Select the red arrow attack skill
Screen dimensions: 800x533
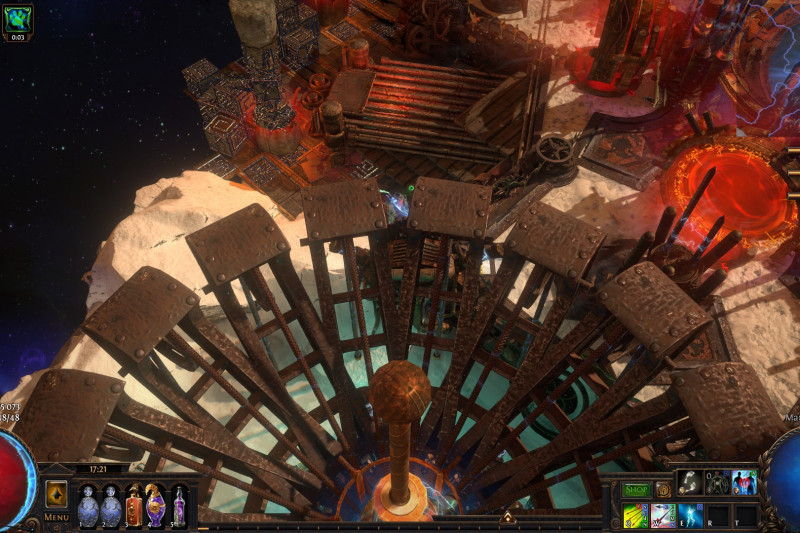pos(663,515)
